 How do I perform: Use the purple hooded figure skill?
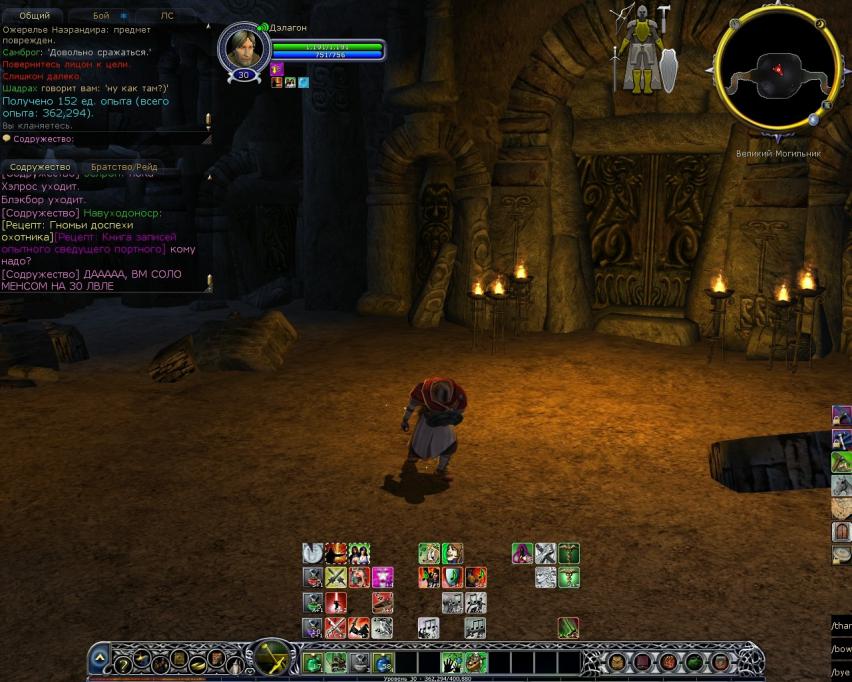point(522,553)
